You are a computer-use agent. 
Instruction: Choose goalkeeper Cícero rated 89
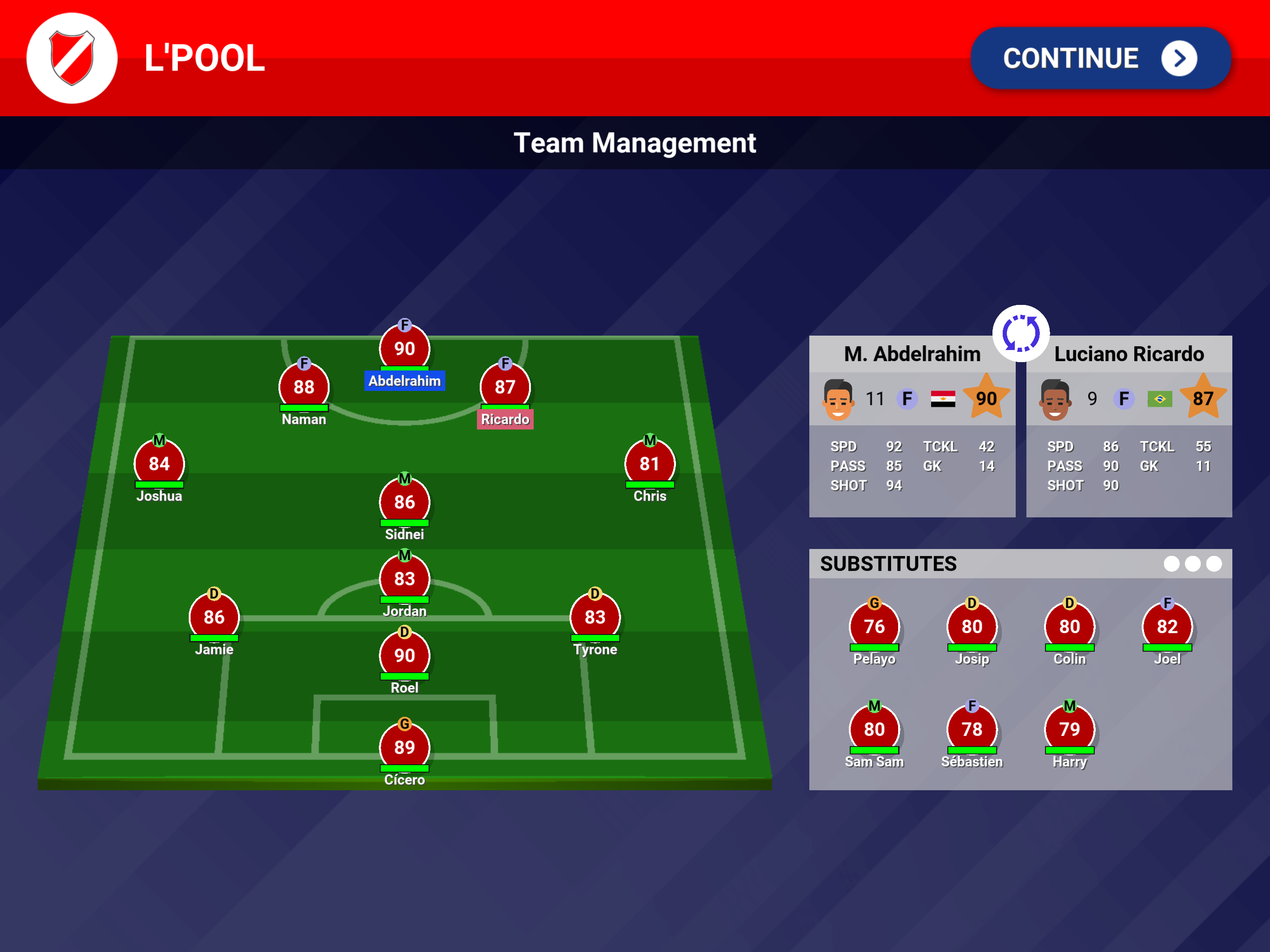click(404, 747)
